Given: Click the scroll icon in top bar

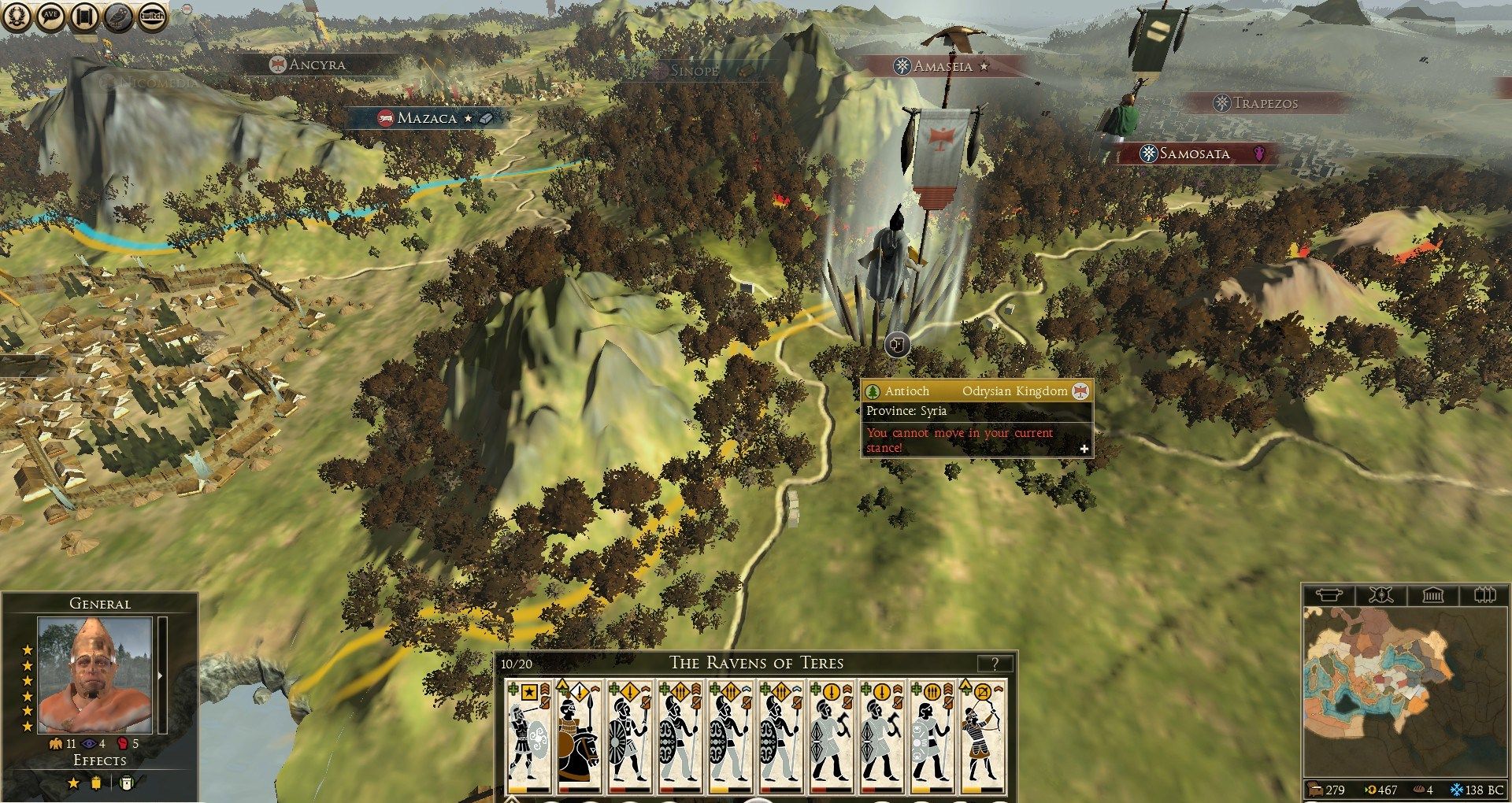Looking at the screenshot, I should click(x=84, y=16).
